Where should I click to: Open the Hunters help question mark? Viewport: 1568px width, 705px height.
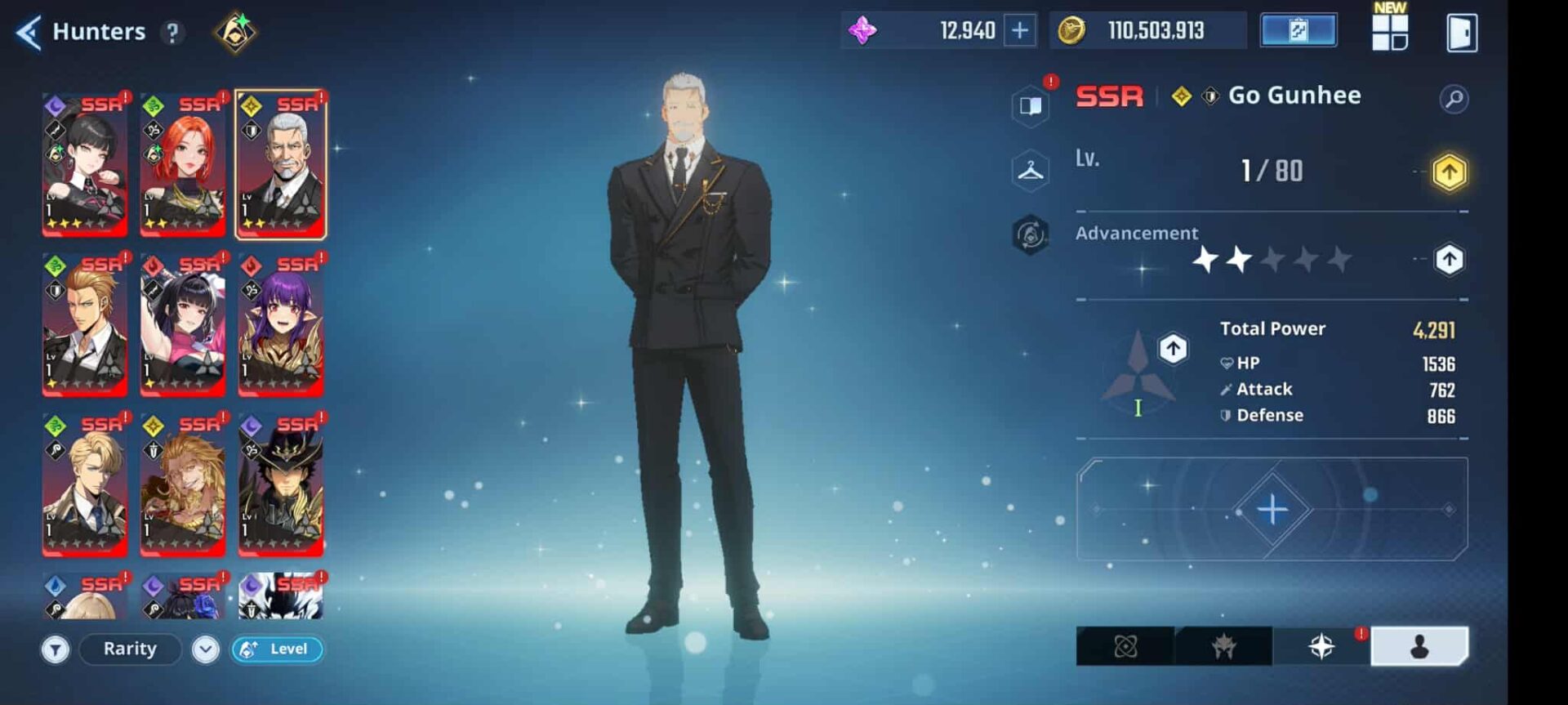(x=172, y=33)
